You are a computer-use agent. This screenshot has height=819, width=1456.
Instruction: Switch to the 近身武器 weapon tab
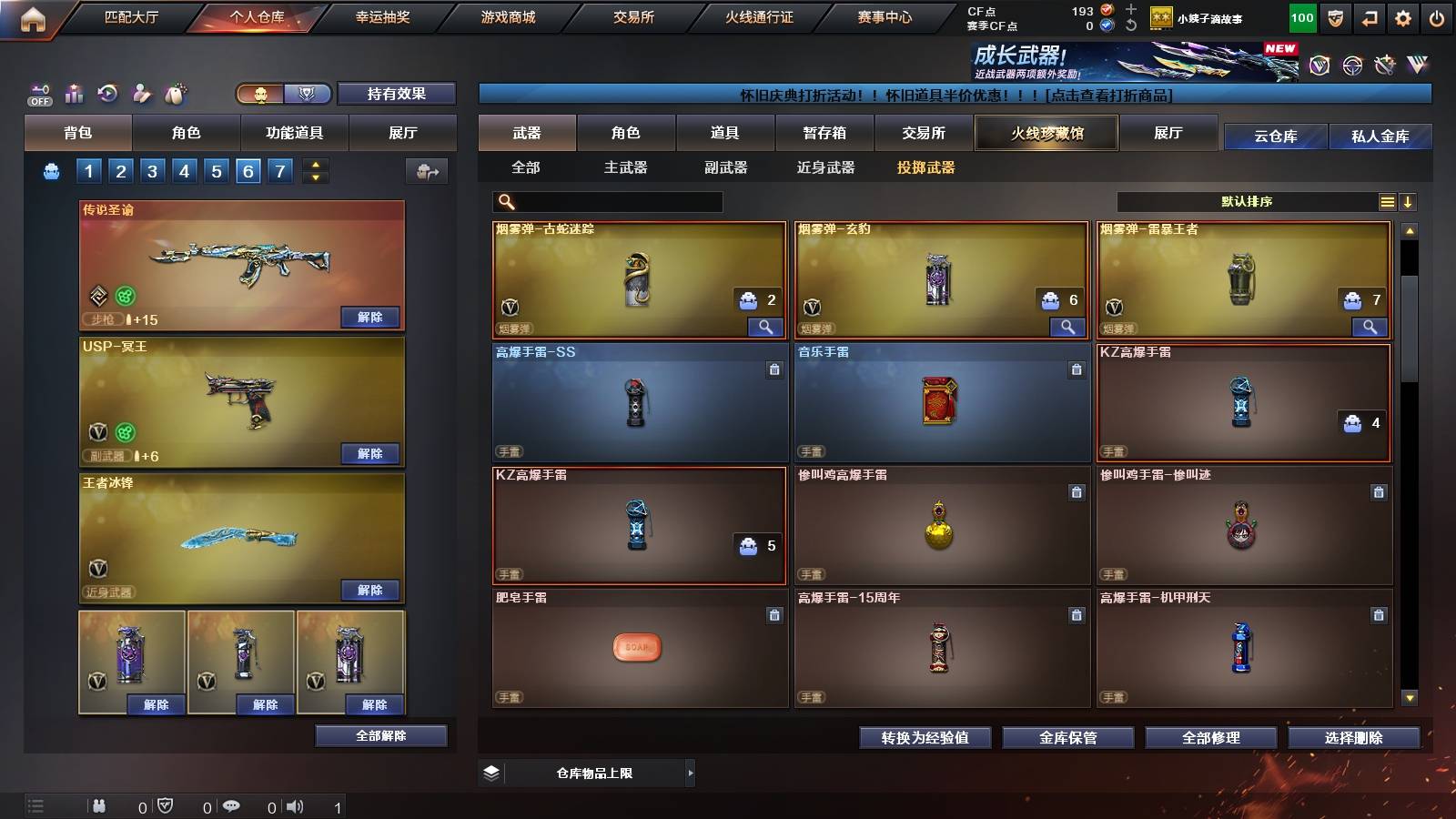coord(826,167)
